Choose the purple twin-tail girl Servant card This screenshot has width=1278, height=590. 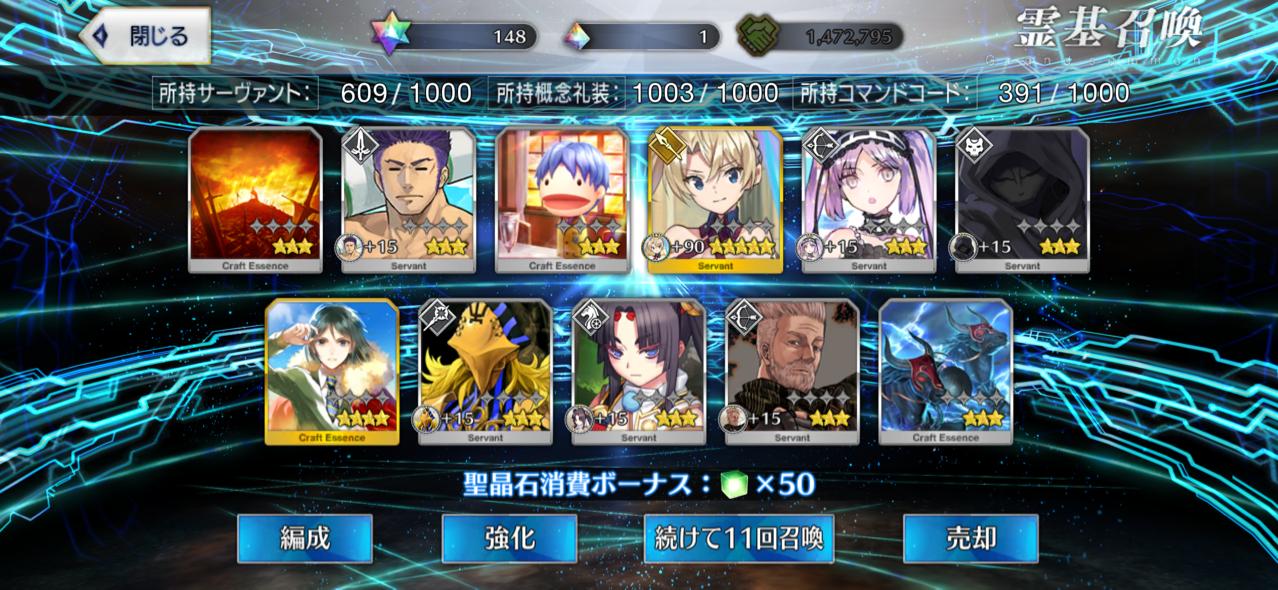[869, 200]
